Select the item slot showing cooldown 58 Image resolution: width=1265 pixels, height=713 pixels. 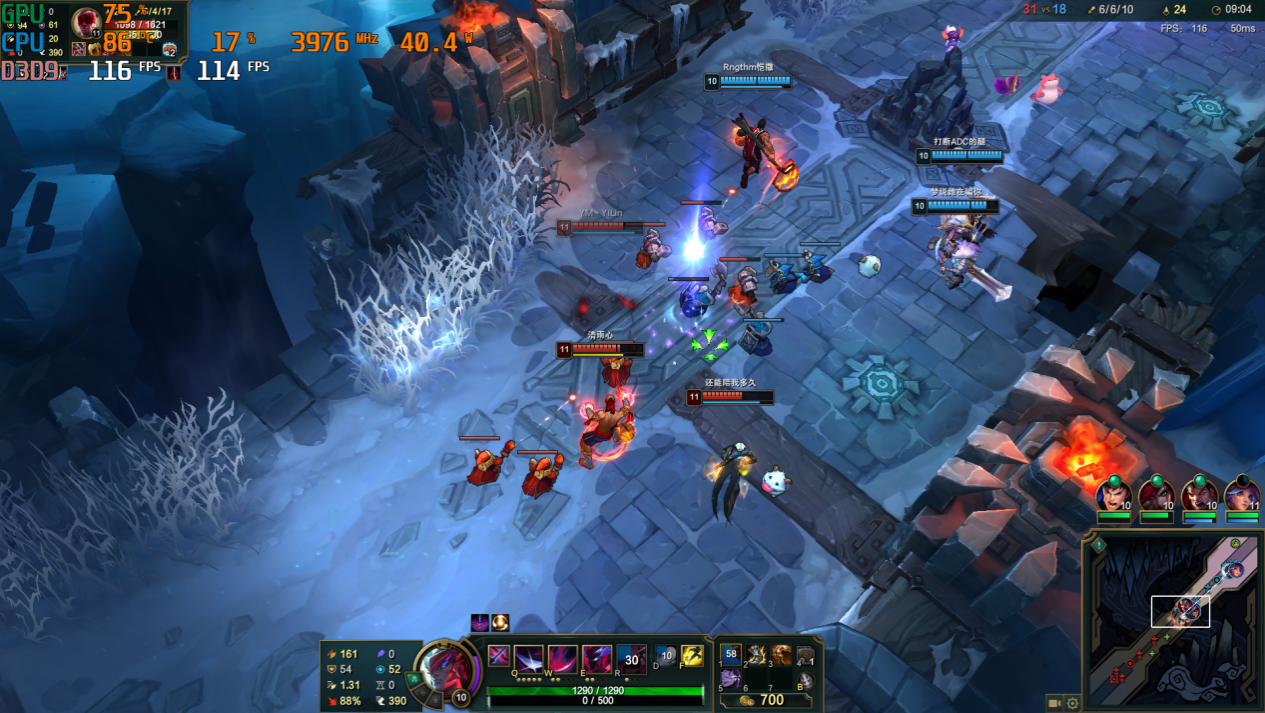[x=731, y=655]
